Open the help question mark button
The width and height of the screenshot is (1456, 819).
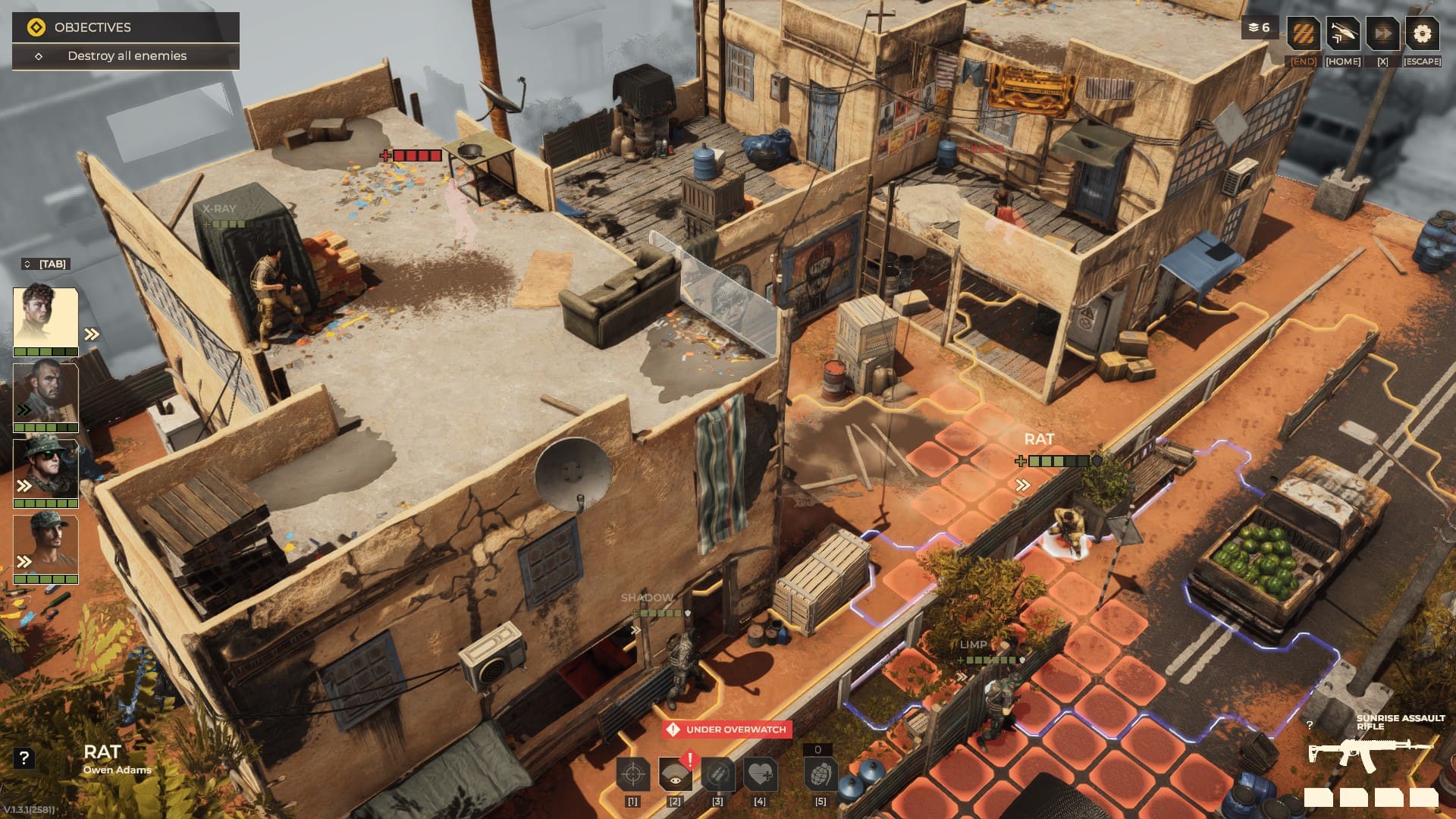(x=24, y=758)
